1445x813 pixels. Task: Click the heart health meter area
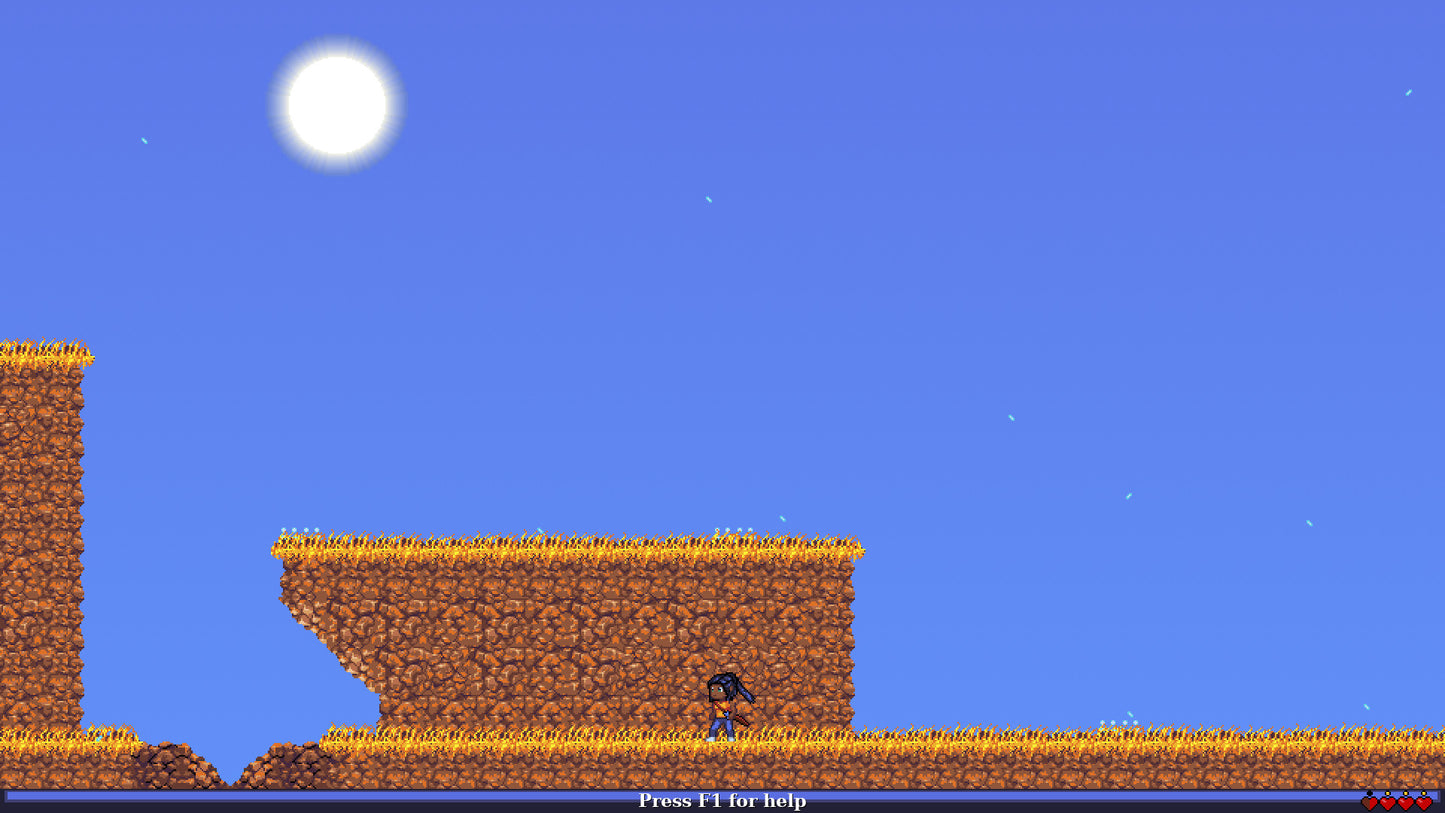coord(1396,804)
